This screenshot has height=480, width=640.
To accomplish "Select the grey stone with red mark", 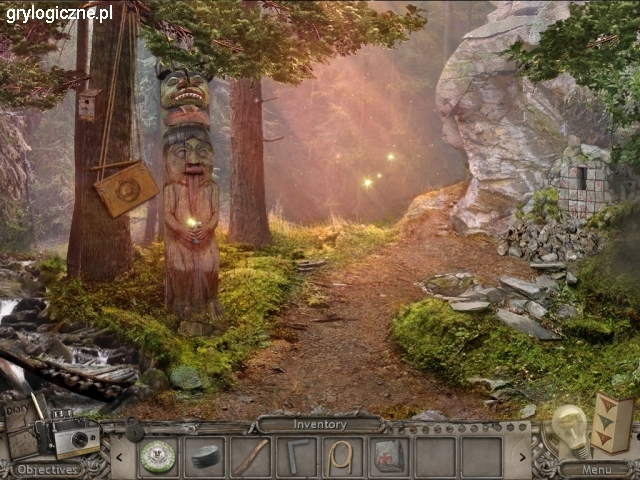I will pos(389,457).
